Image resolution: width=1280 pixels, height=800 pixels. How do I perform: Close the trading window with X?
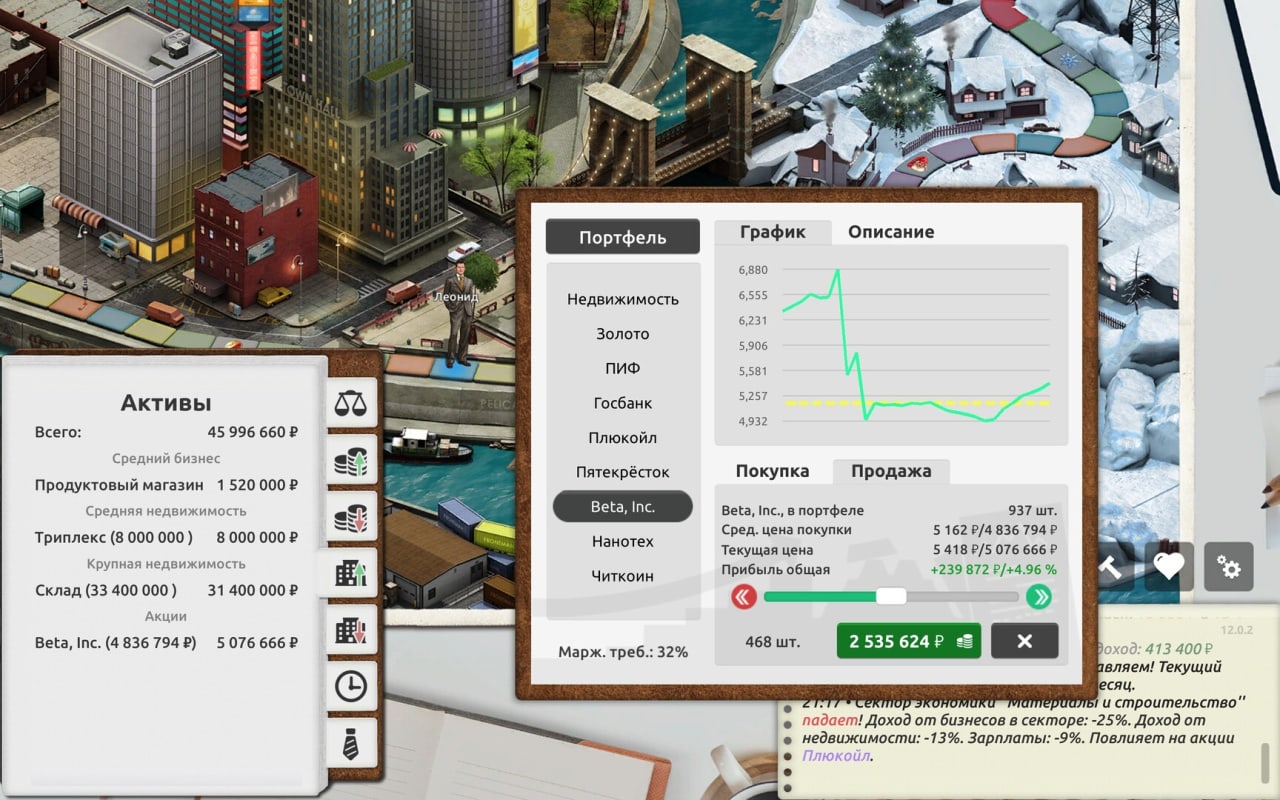pyautogui.click(x=1024, y=641)
